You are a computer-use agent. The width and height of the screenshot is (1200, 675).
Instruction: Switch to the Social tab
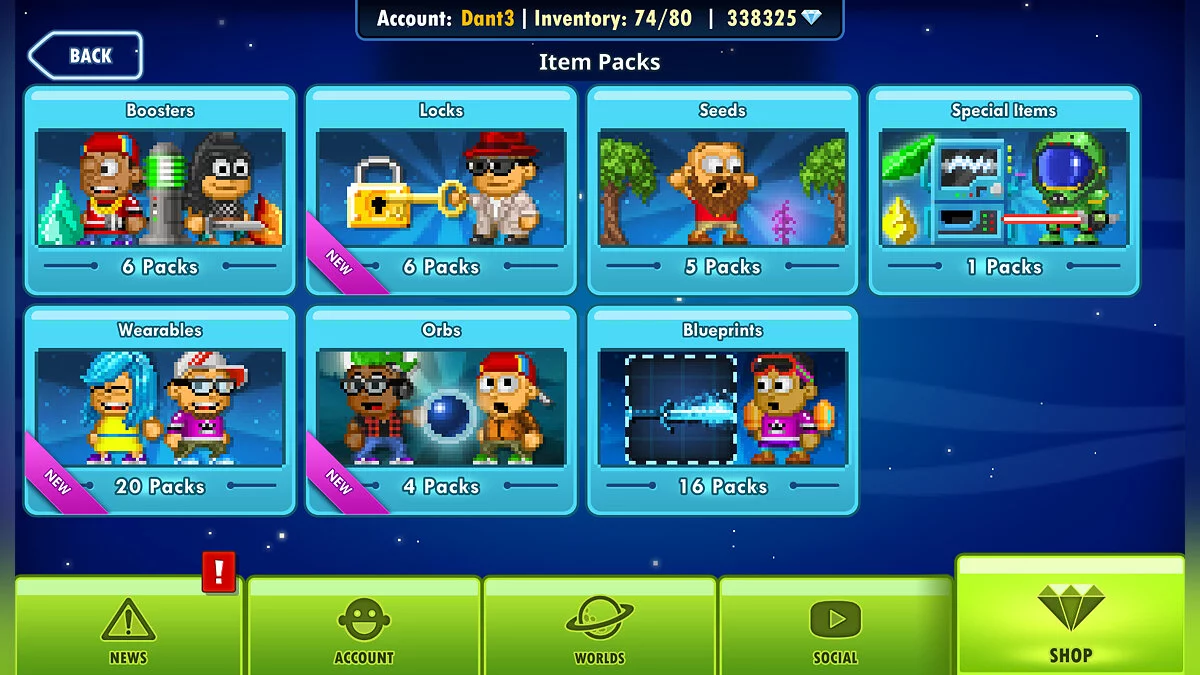click(x=835, y=628)
